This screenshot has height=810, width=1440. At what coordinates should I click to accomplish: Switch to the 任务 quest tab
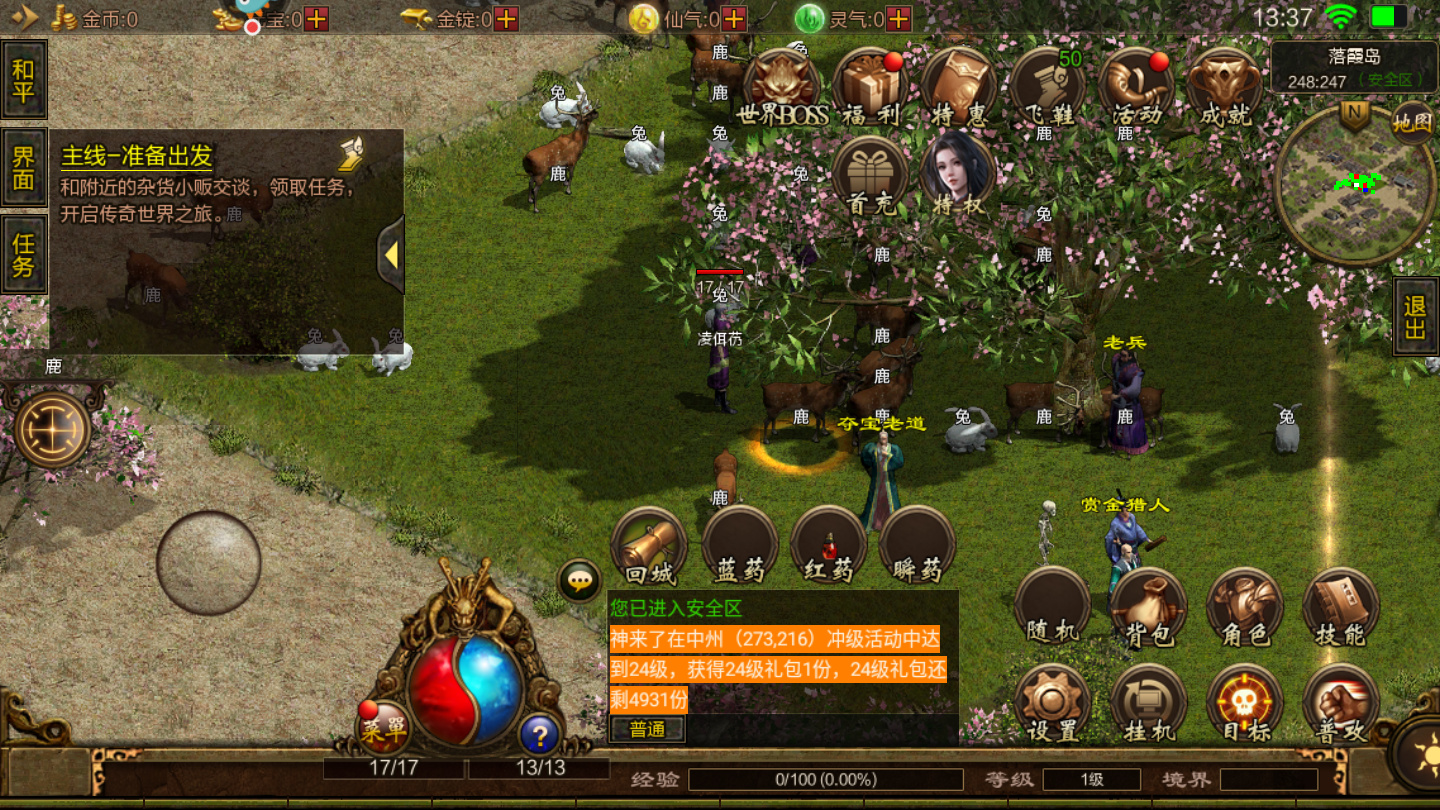pos(24,254)
